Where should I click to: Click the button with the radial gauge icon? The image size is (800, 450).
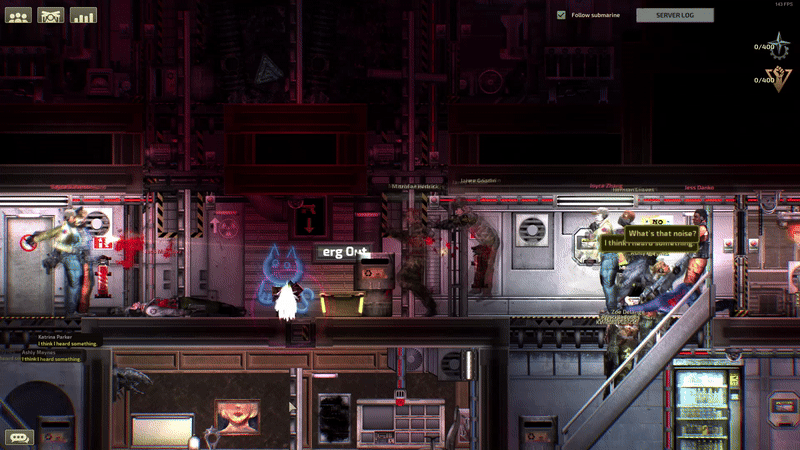coord(51,16)
